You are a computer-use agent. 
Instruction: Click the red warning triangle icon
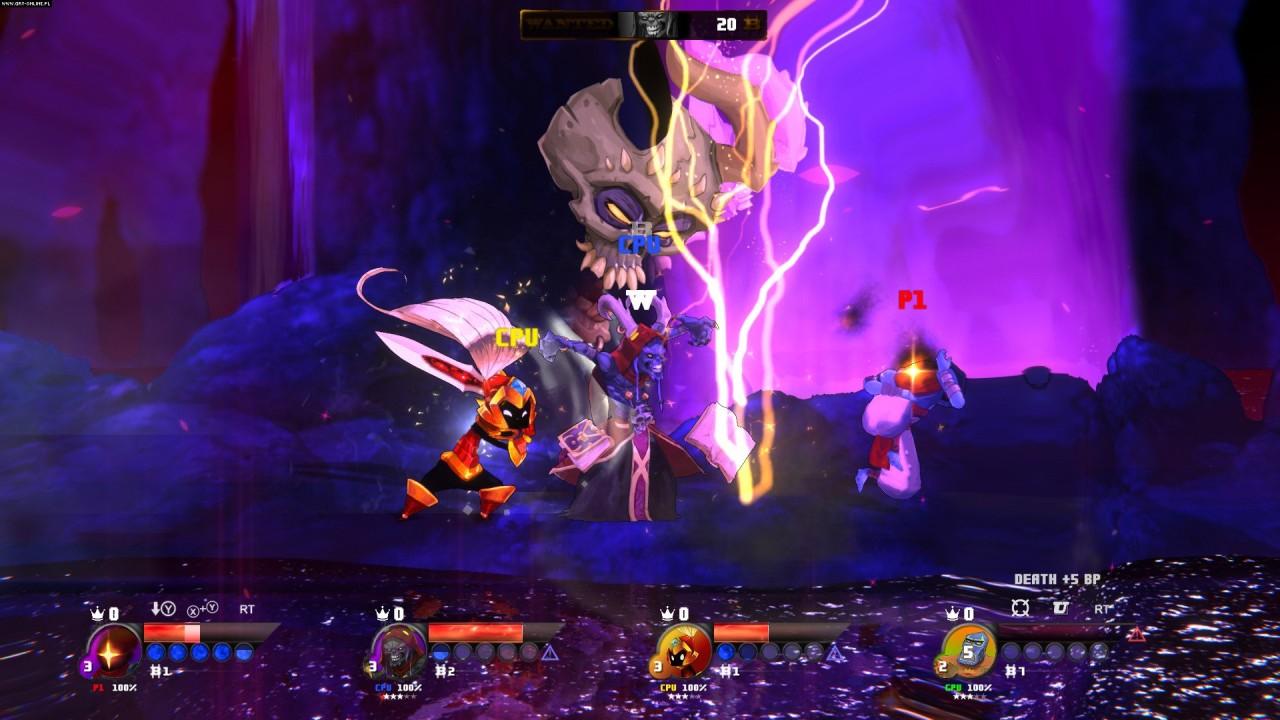[1136, 633]
